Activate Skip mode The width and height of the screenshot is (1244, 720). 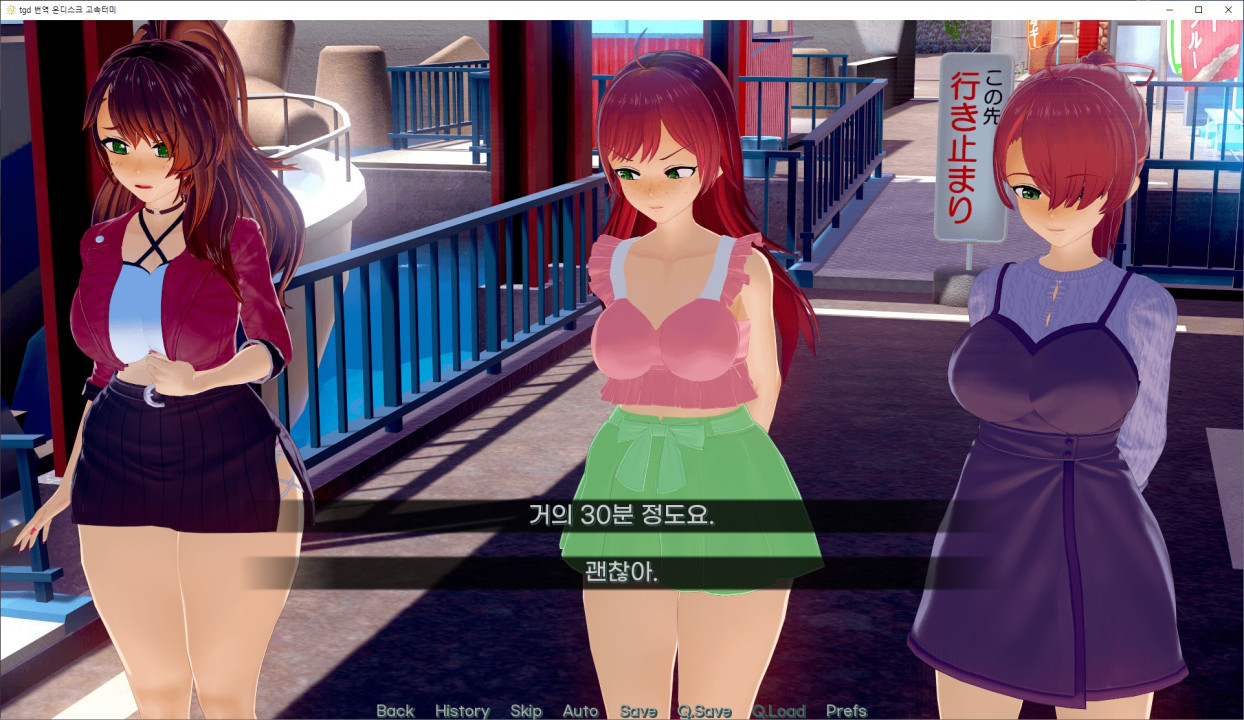(x=526, y=711)
